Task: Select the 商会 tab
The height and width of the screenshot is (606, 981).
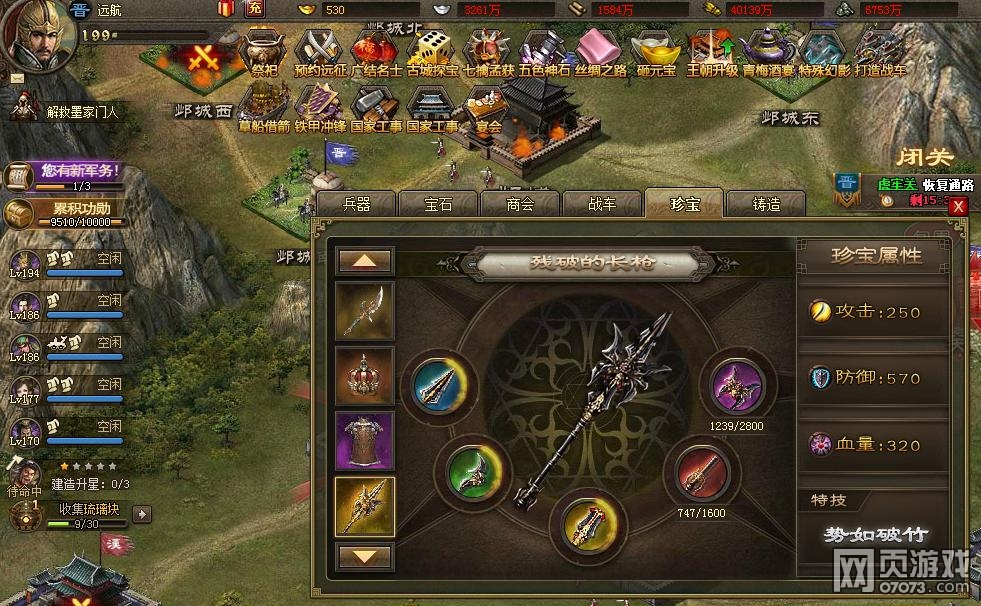Action: 520,204
